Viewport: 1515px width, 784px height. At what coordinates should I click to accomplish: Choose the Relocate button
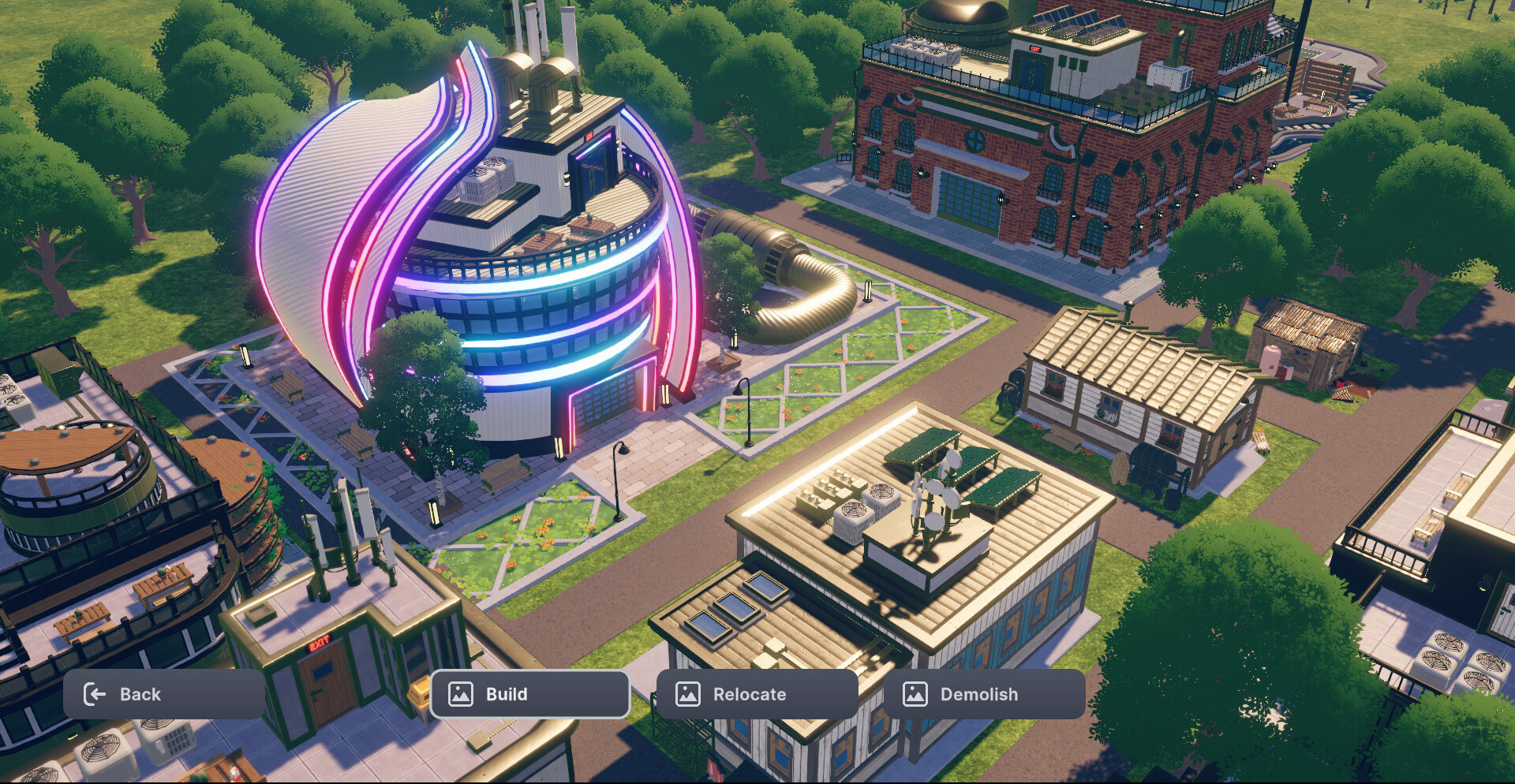pyautogui.click(x=757, y=694)
